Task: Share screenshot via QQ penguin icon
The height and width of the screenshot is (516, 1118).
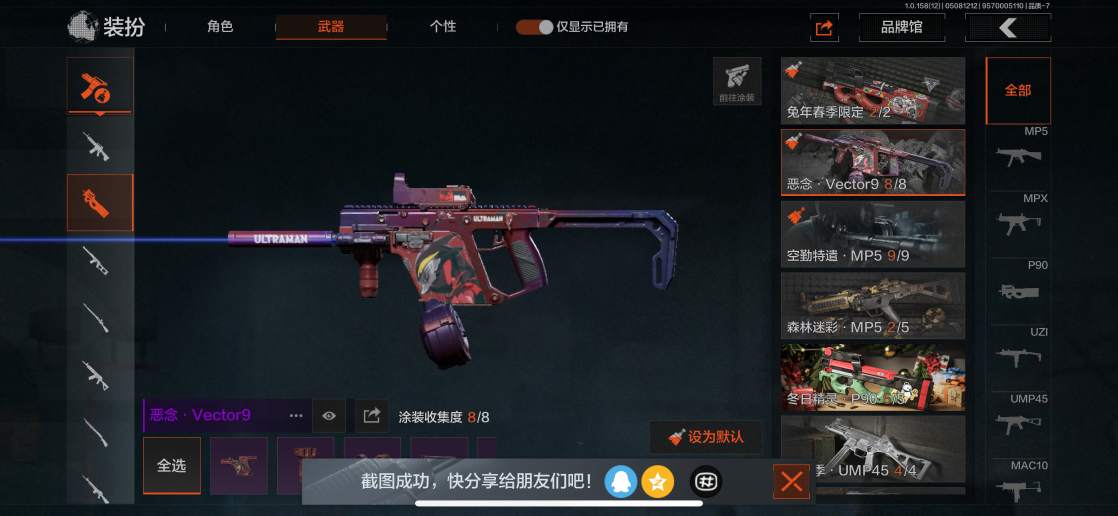Action: point(620,483)
